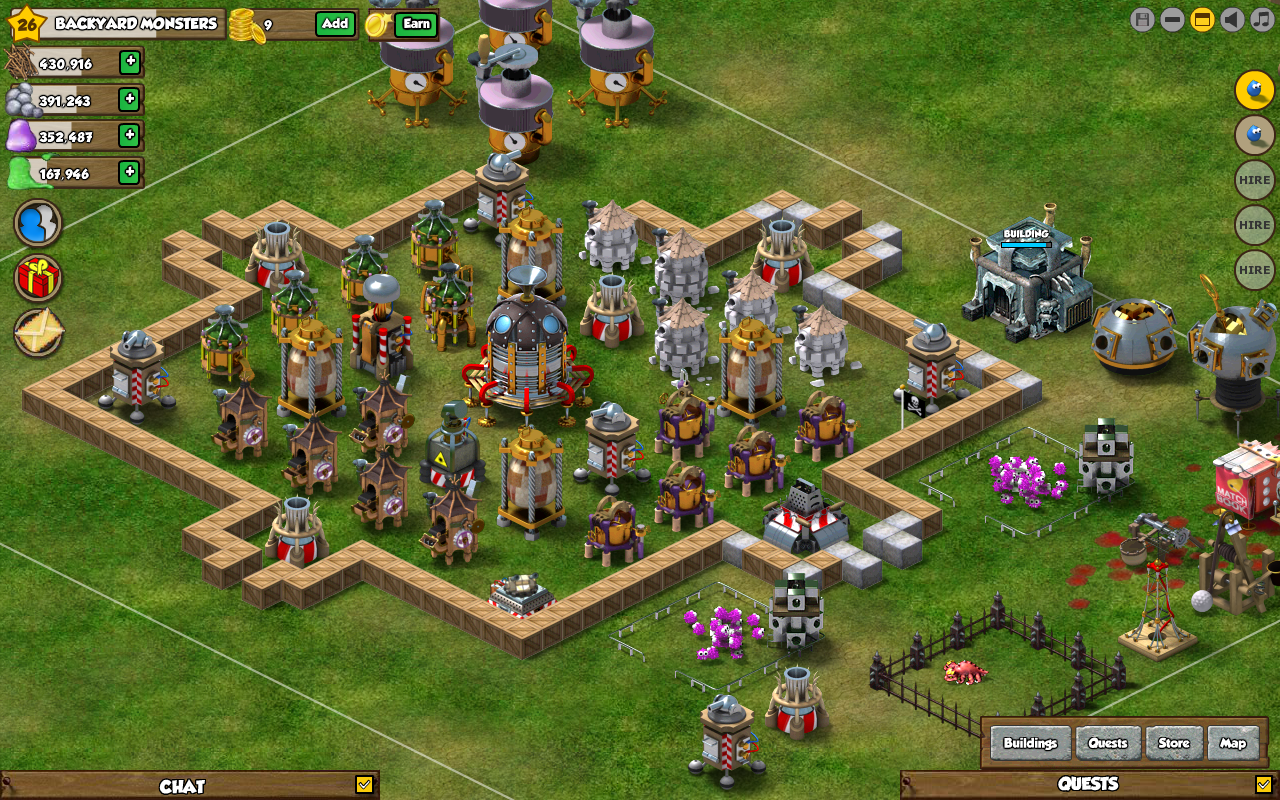Add more gold coins with the Add button
Screen dimensions: 1280x800
335,24
